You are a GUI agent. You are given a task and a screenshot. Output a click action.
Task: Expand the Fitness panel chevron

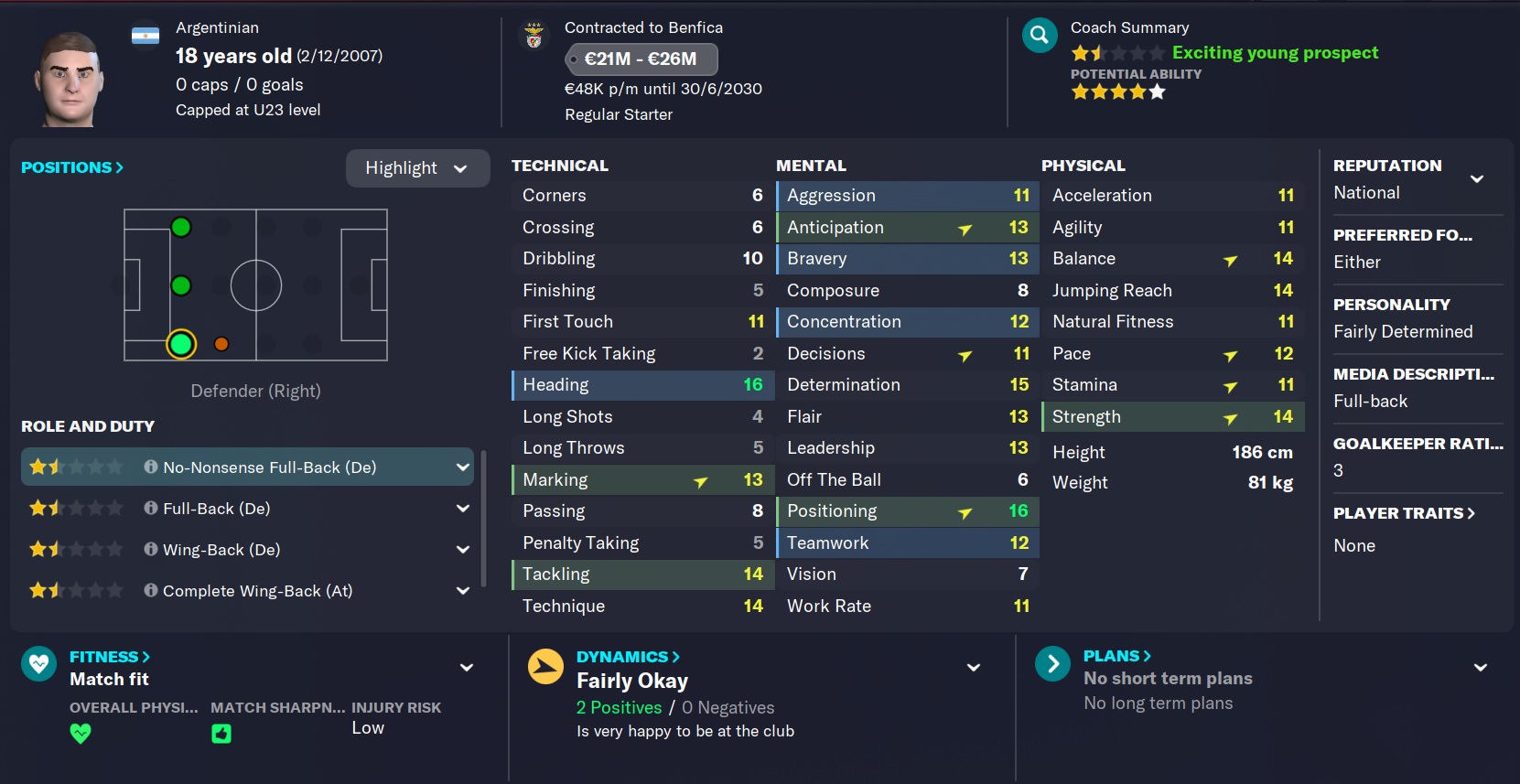[467, 668]
